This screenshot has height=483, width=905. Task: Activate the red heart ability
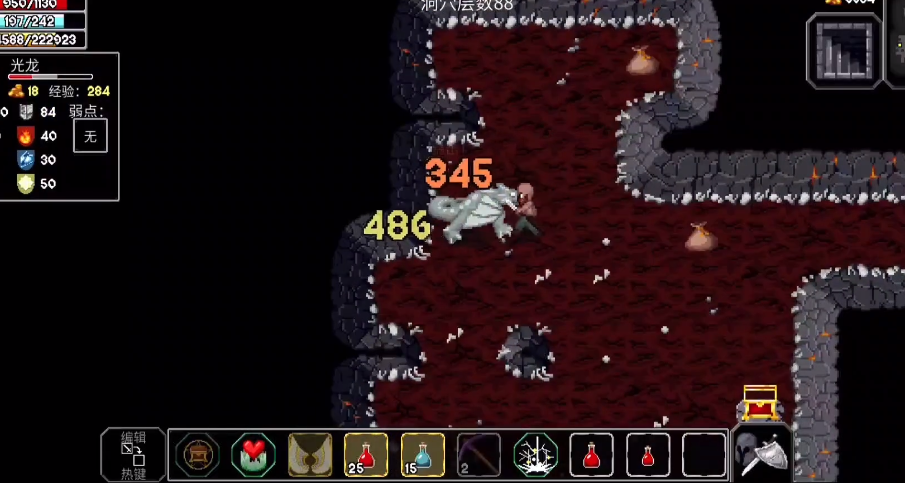253,456
